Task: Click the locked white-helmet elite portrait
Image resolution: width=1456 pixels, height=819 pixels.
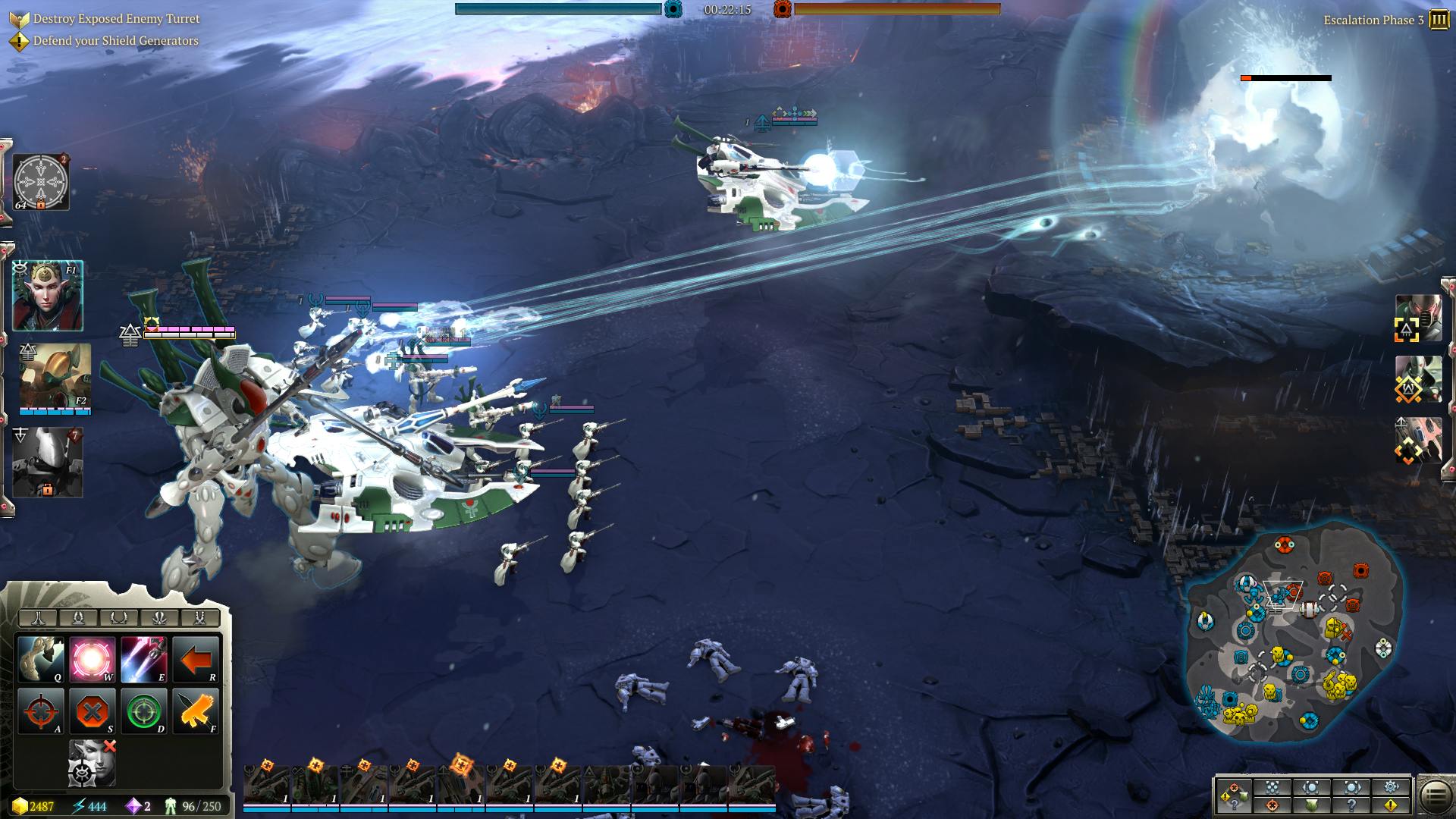Action: (x=47, y=461)
